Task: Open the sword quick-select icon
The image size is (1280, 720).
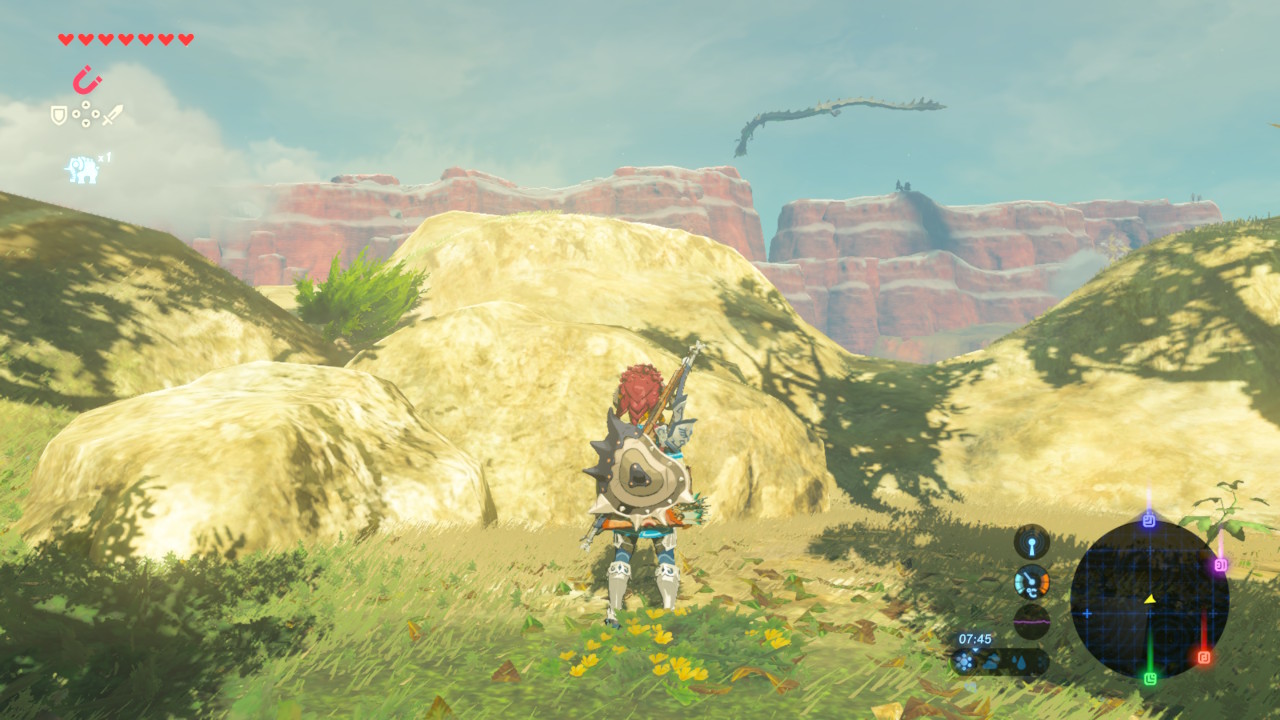Action: (112, 115)
